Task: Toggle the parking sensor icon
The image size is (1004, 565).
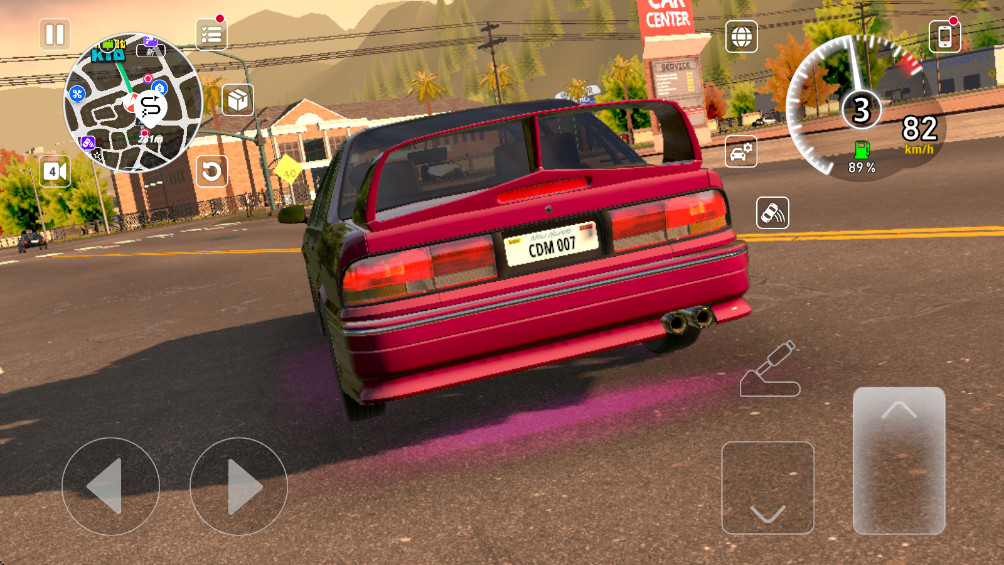Action: pos(773,212)
